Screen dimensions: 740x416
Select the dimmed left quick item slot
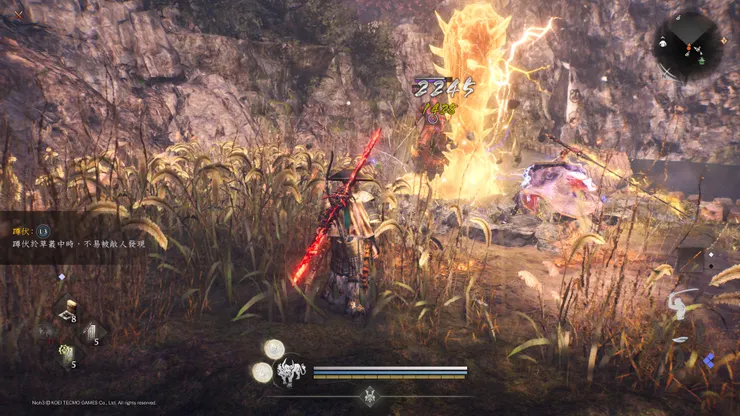[x=44, y=332]
